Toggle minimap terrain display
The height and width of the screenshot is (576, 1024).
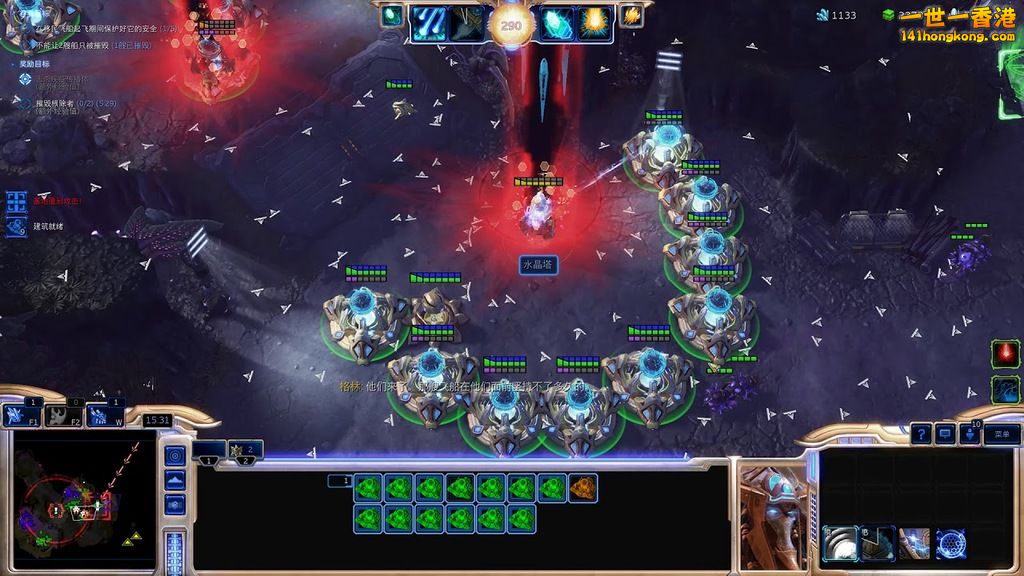tap(175, 481)
